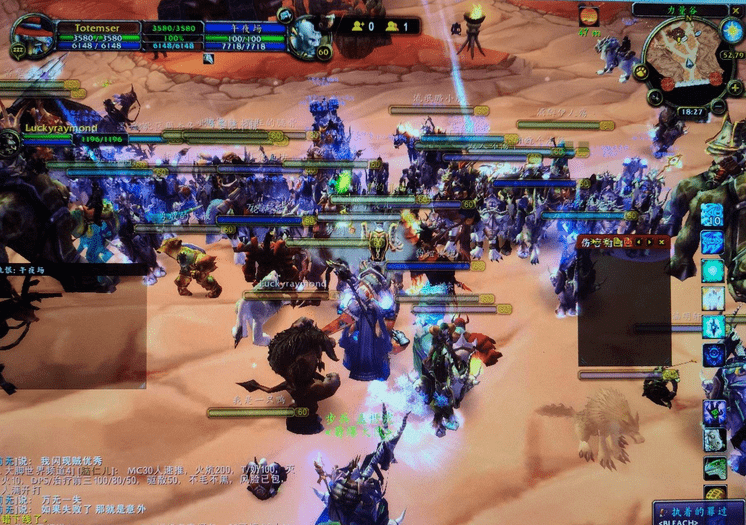
Task: Go to next page in damage meter
Action: point(651,241)
